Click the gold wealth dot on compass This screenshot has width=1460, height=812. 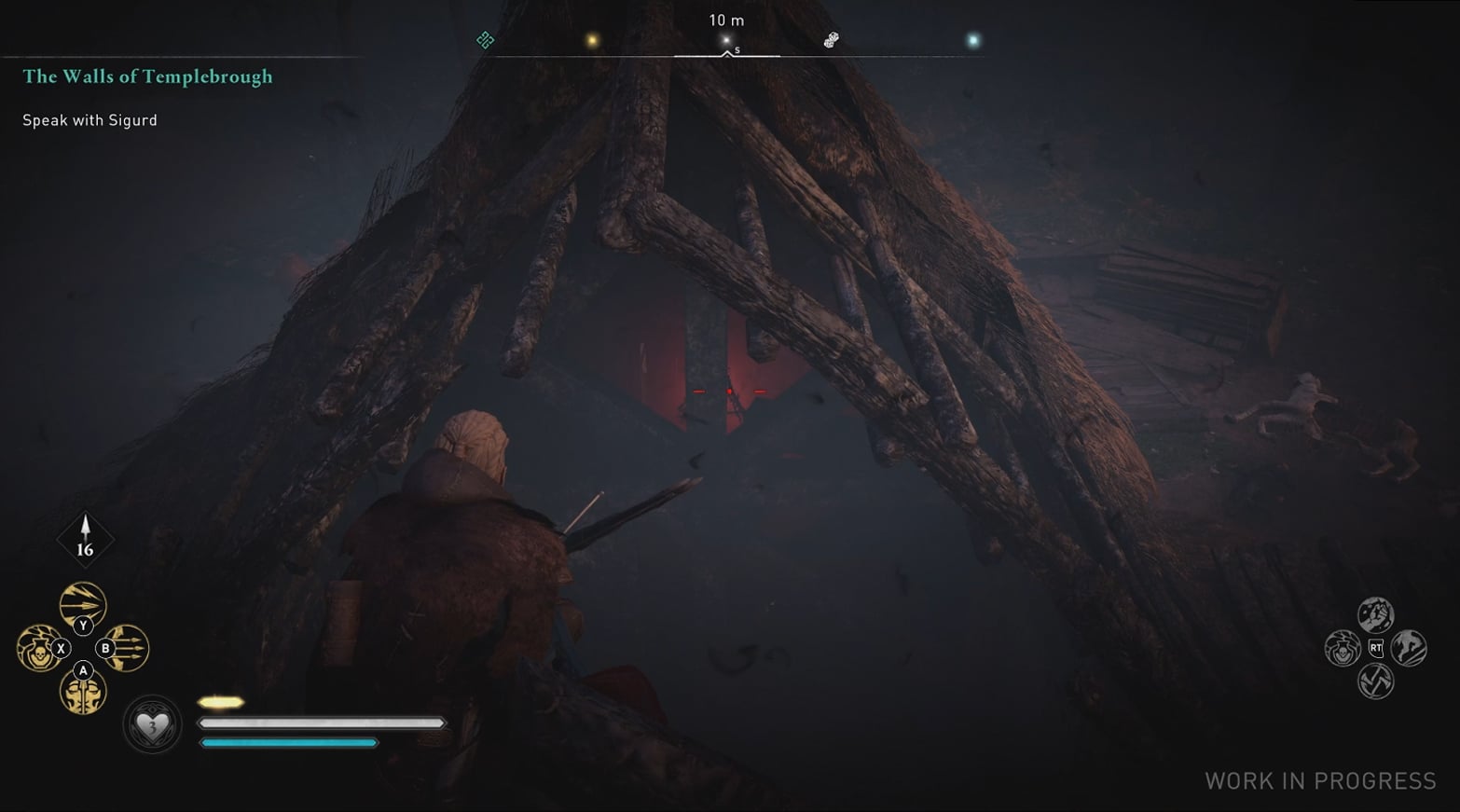pyautogui.click(x=591, y=40)
